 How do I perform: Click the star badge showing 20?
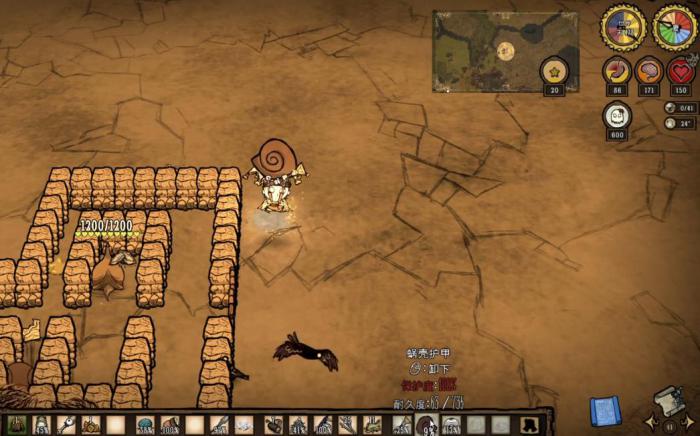pos(554,72)
